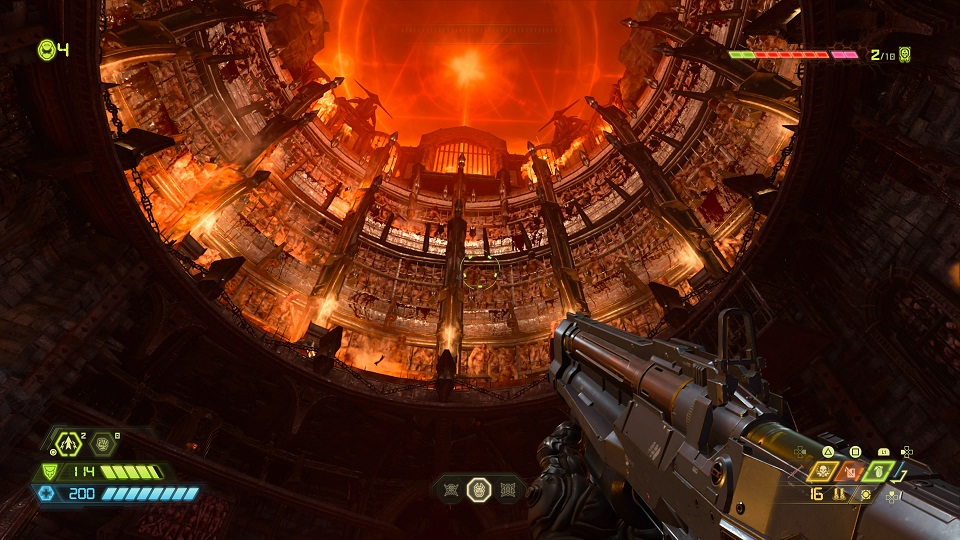Activate the green grenade equipment icon

(x=879, y=471)
